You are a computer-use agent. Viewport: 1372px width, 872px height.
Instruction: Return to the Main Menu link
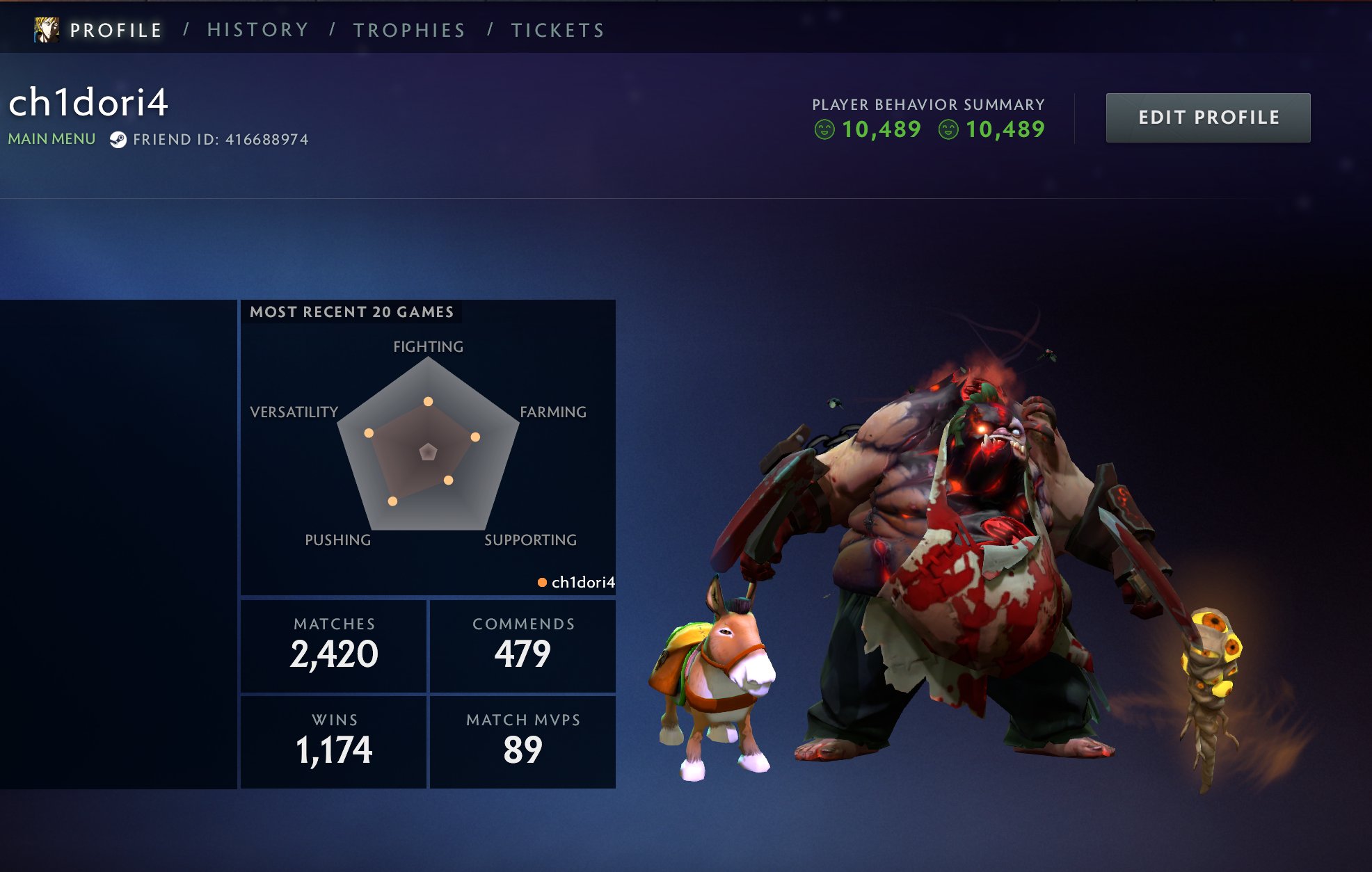click(51, 139)
